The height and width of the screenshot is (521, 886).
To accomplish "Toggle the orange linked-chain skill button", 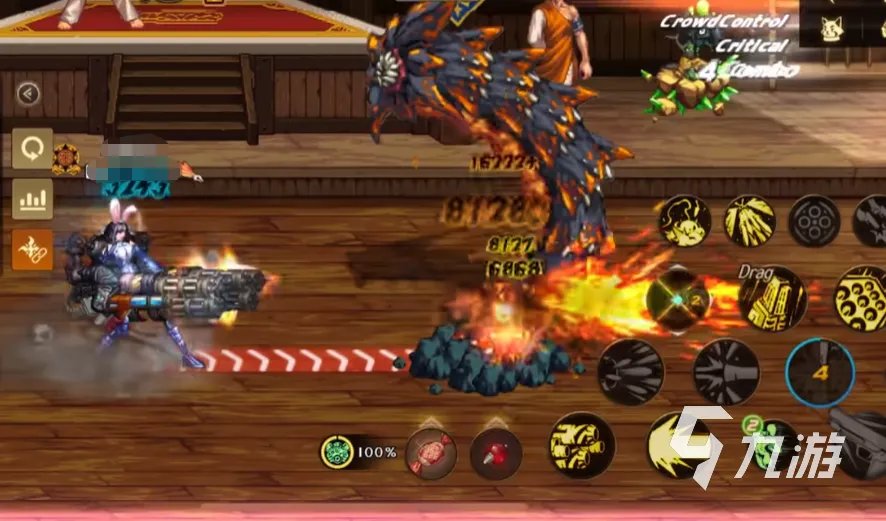I will point(32,249).
